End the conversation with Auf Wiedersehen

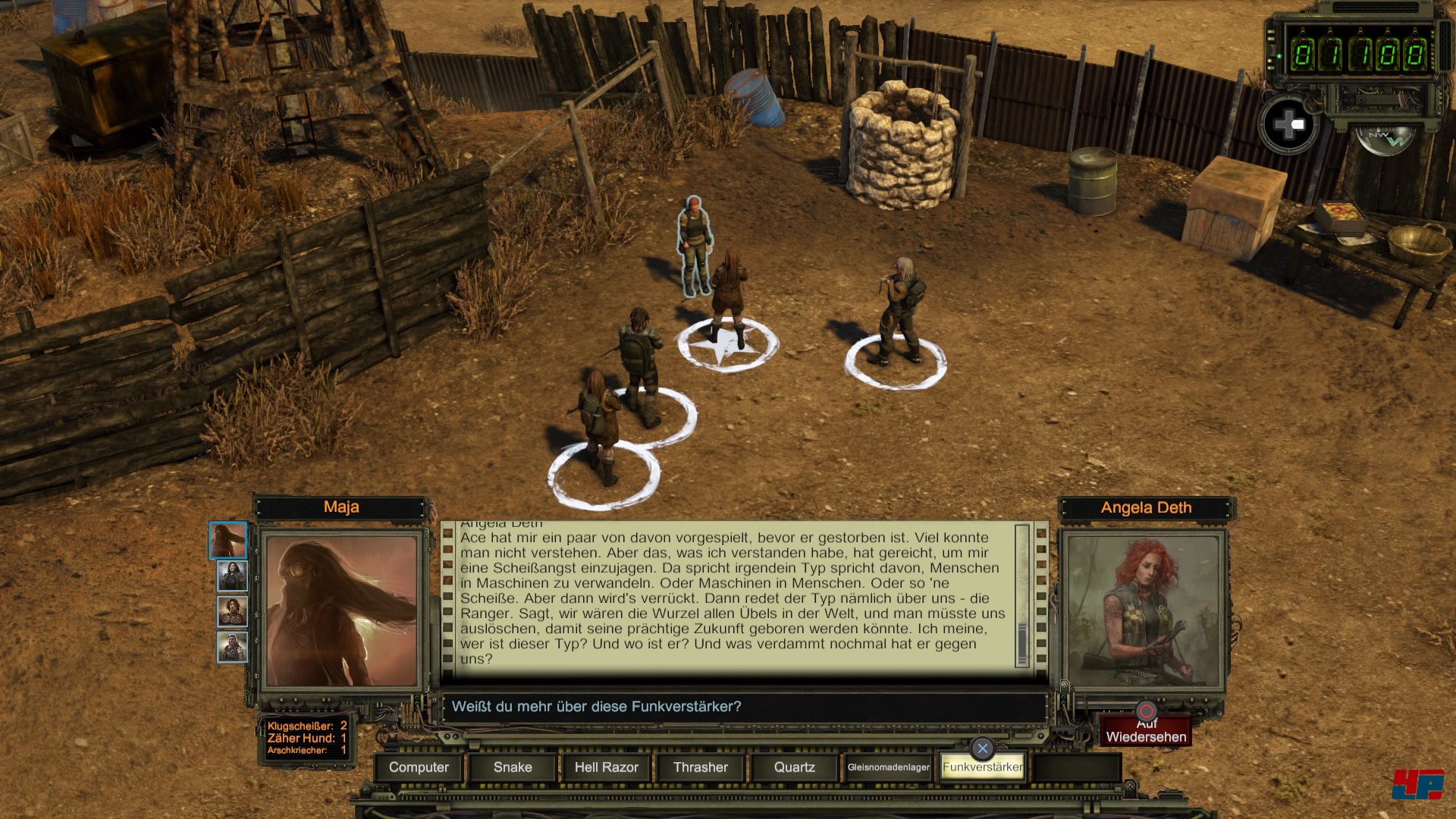coord(1146,731)
